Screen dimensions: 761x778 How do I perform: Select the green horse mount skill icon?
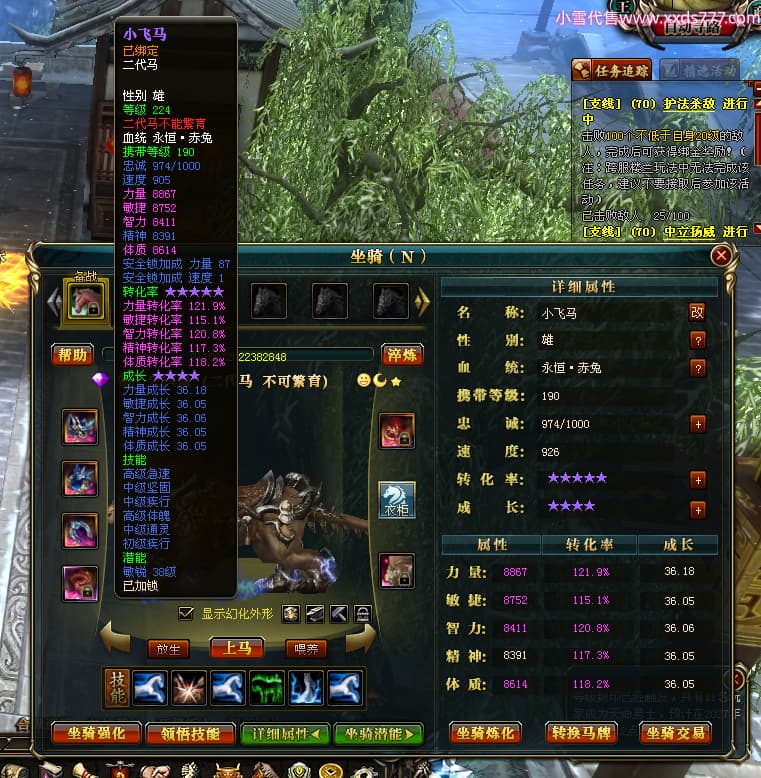pyautogui.click(x=267, y=687)
